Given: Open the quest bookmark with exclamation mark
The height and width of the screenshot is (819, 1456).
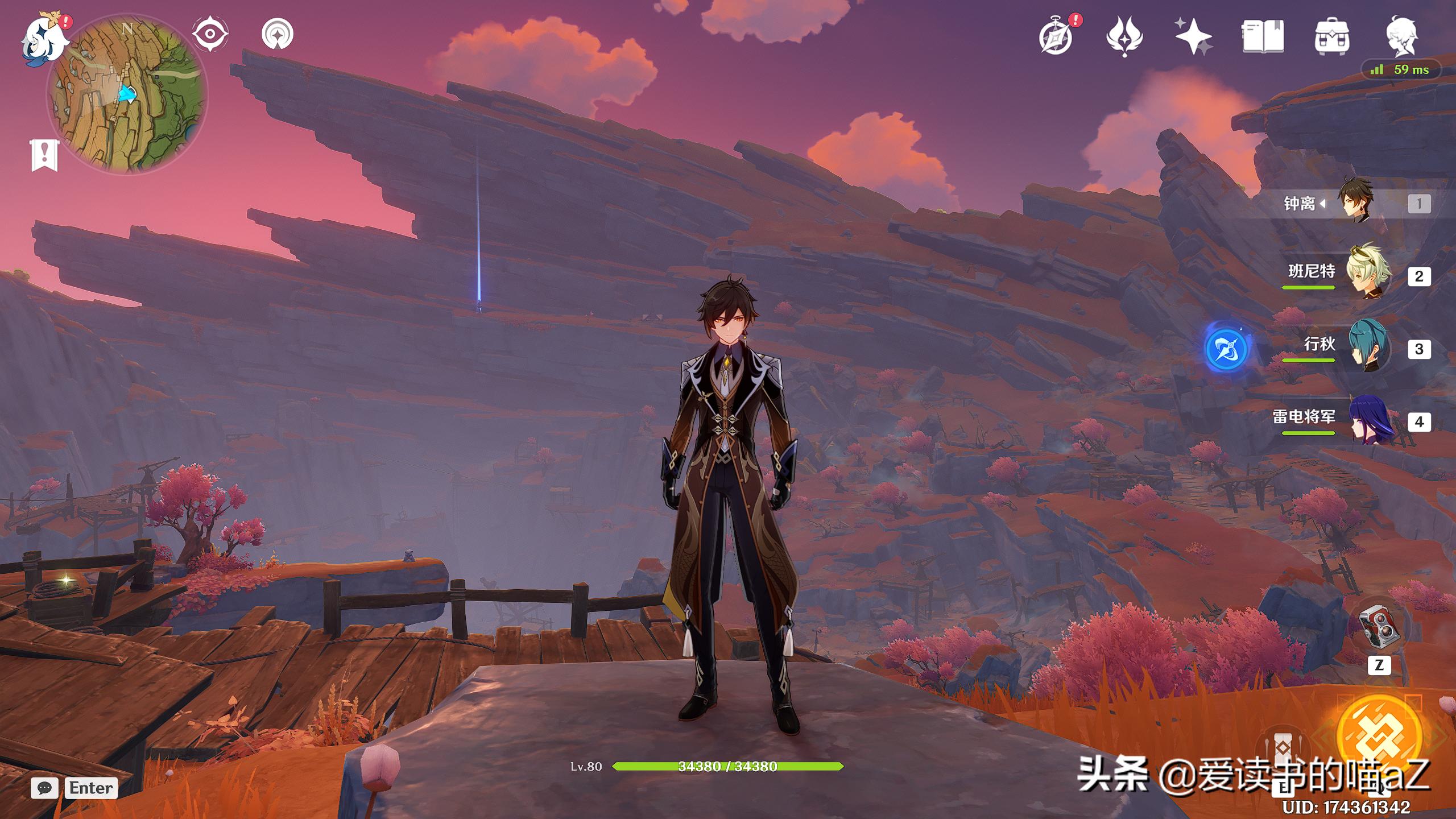Looking at the screenshot, I should [44, 155].
